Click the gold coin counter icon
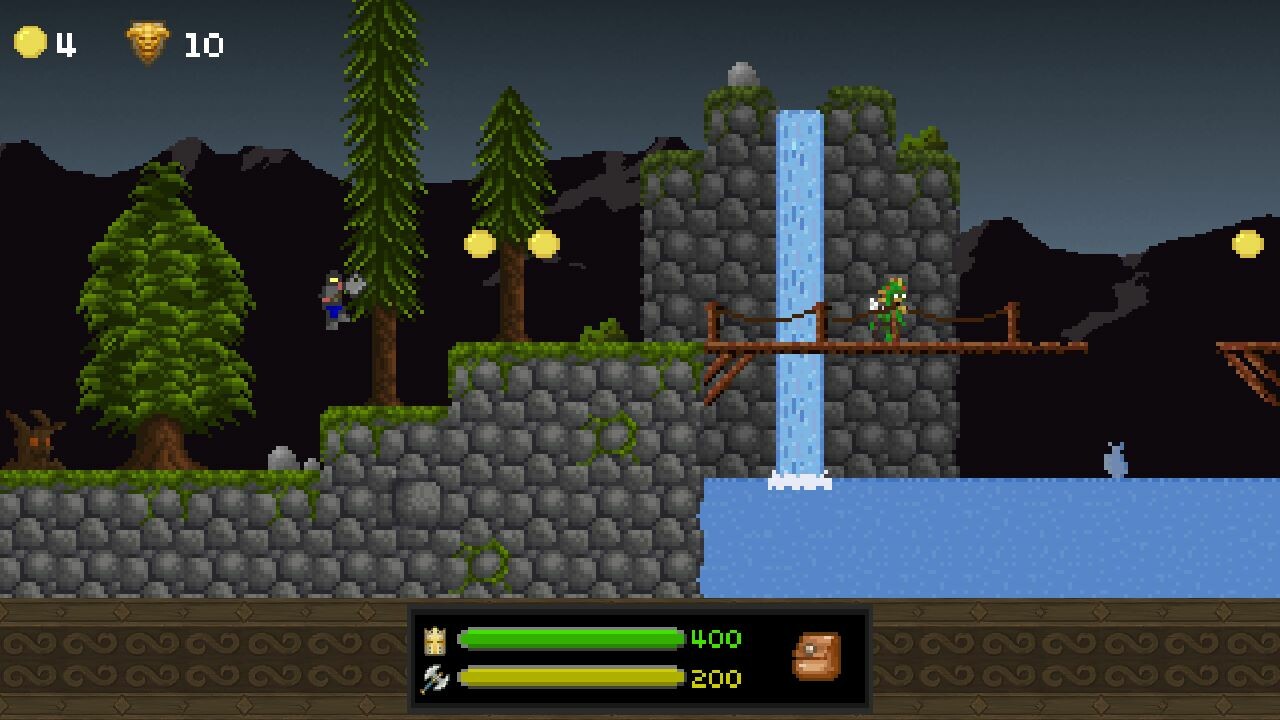 pyautogui.click(x=30, y=40)
